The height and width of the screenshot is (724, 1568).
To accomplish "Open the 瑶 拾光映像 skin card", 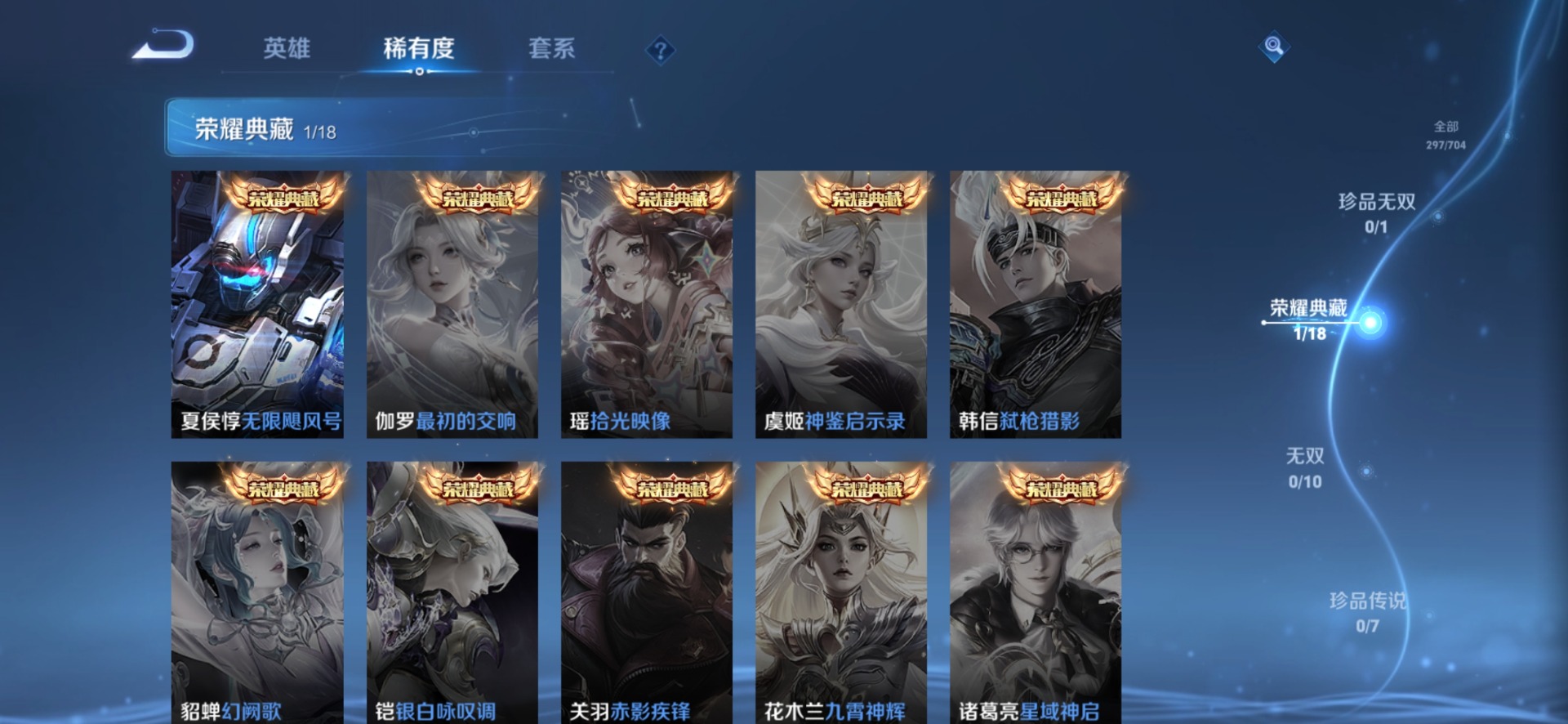I will pyautogui.click(x=646, y=304).
